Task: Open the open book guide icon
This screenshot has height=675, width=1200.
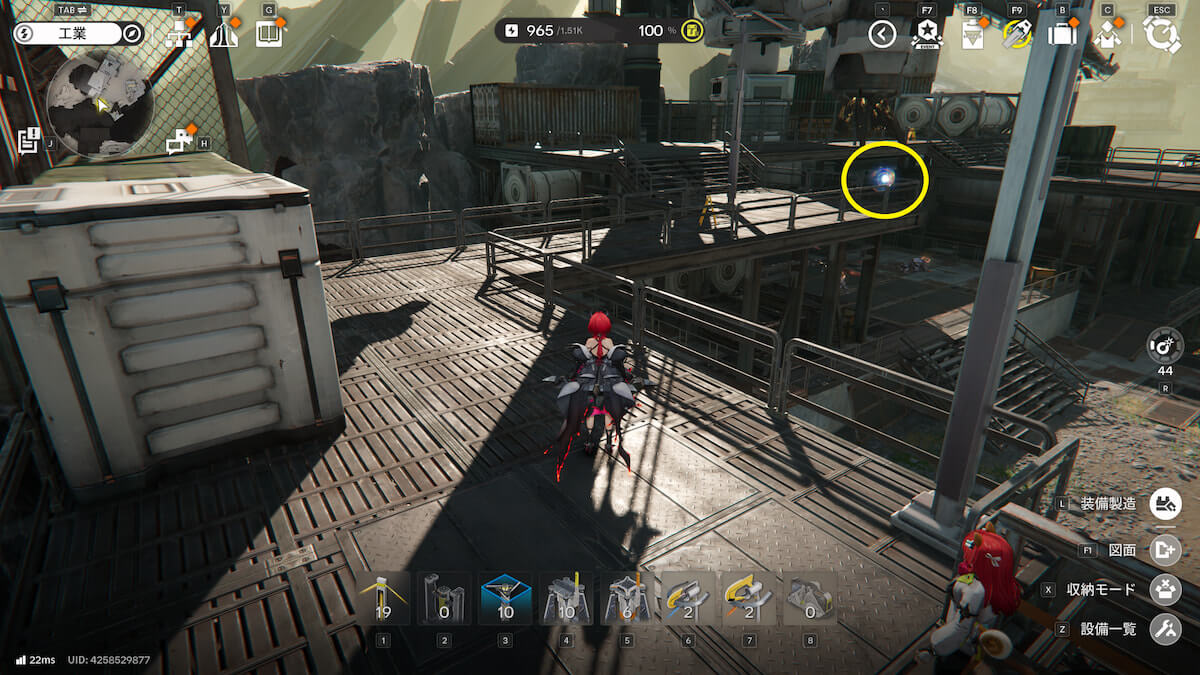Action: pos(268,36)
